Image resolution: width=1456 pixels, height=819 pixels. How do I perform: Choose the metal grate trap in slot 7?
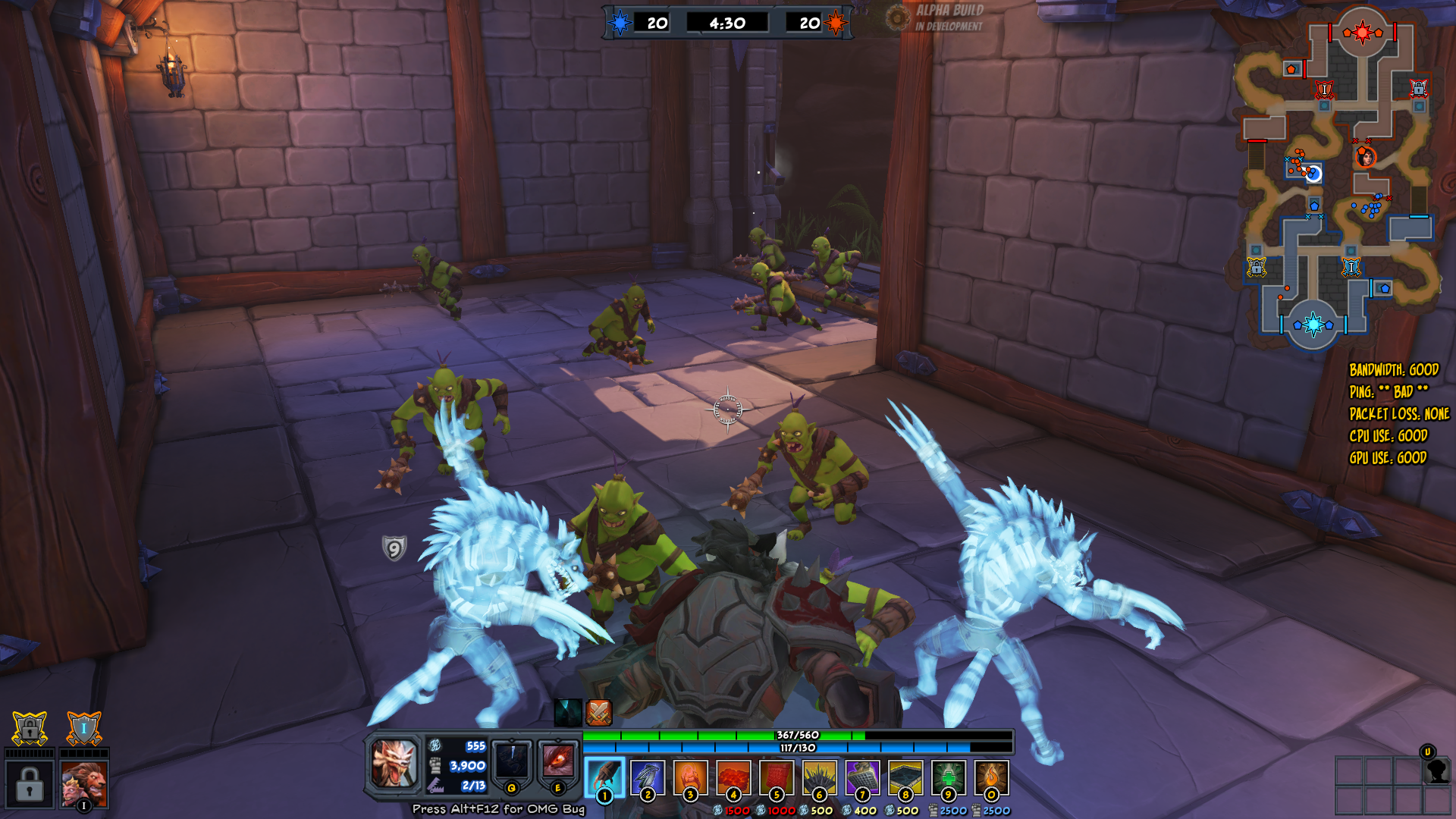(x=862, y=777)
